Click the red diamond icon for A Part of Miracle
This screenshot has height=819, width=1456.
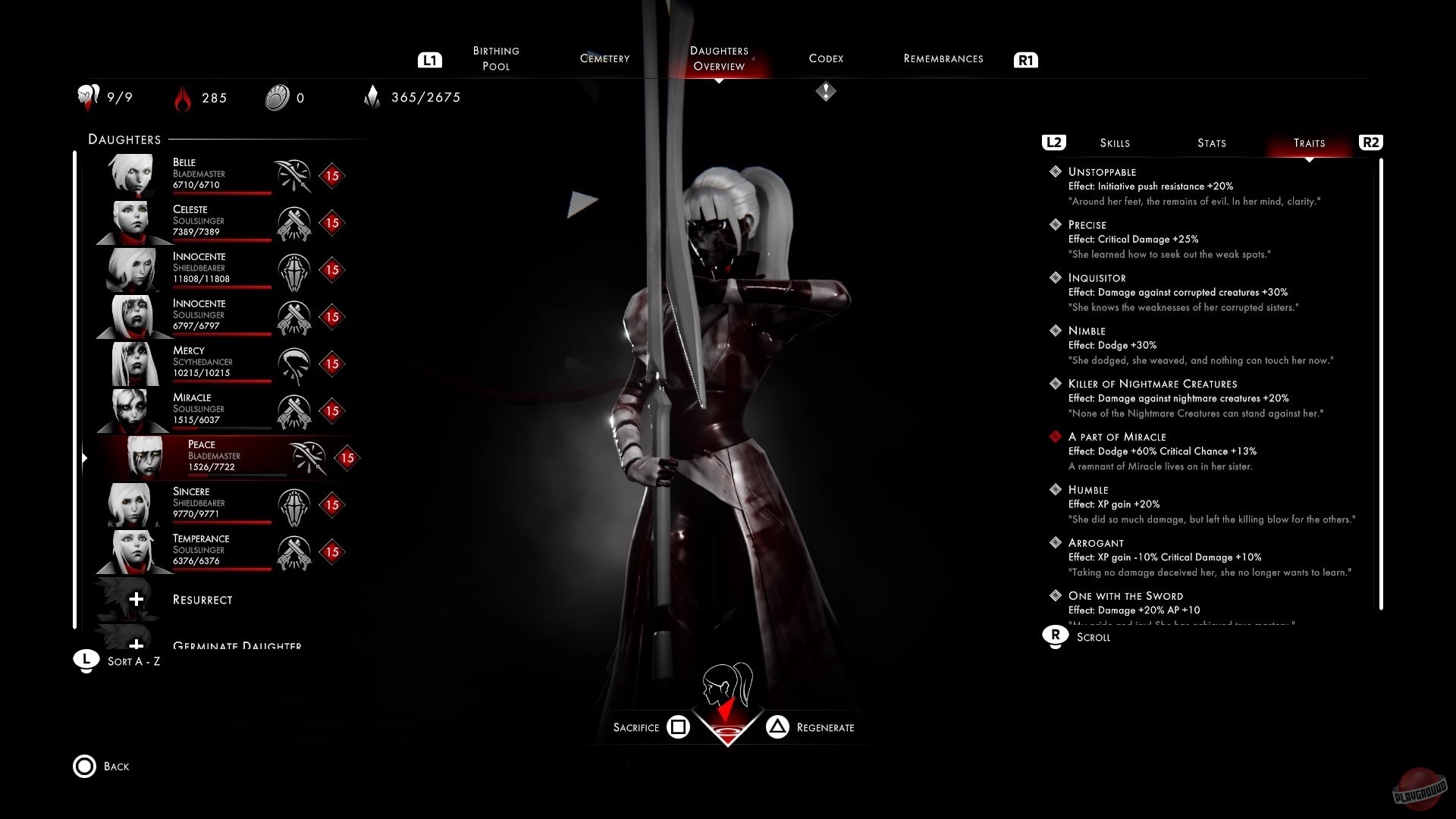tap(1056, 436)
